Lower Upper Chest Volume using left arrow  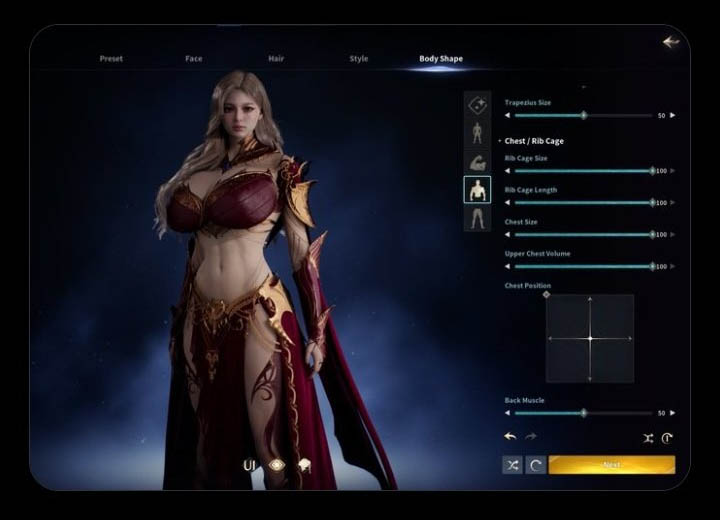click(507, 267)
